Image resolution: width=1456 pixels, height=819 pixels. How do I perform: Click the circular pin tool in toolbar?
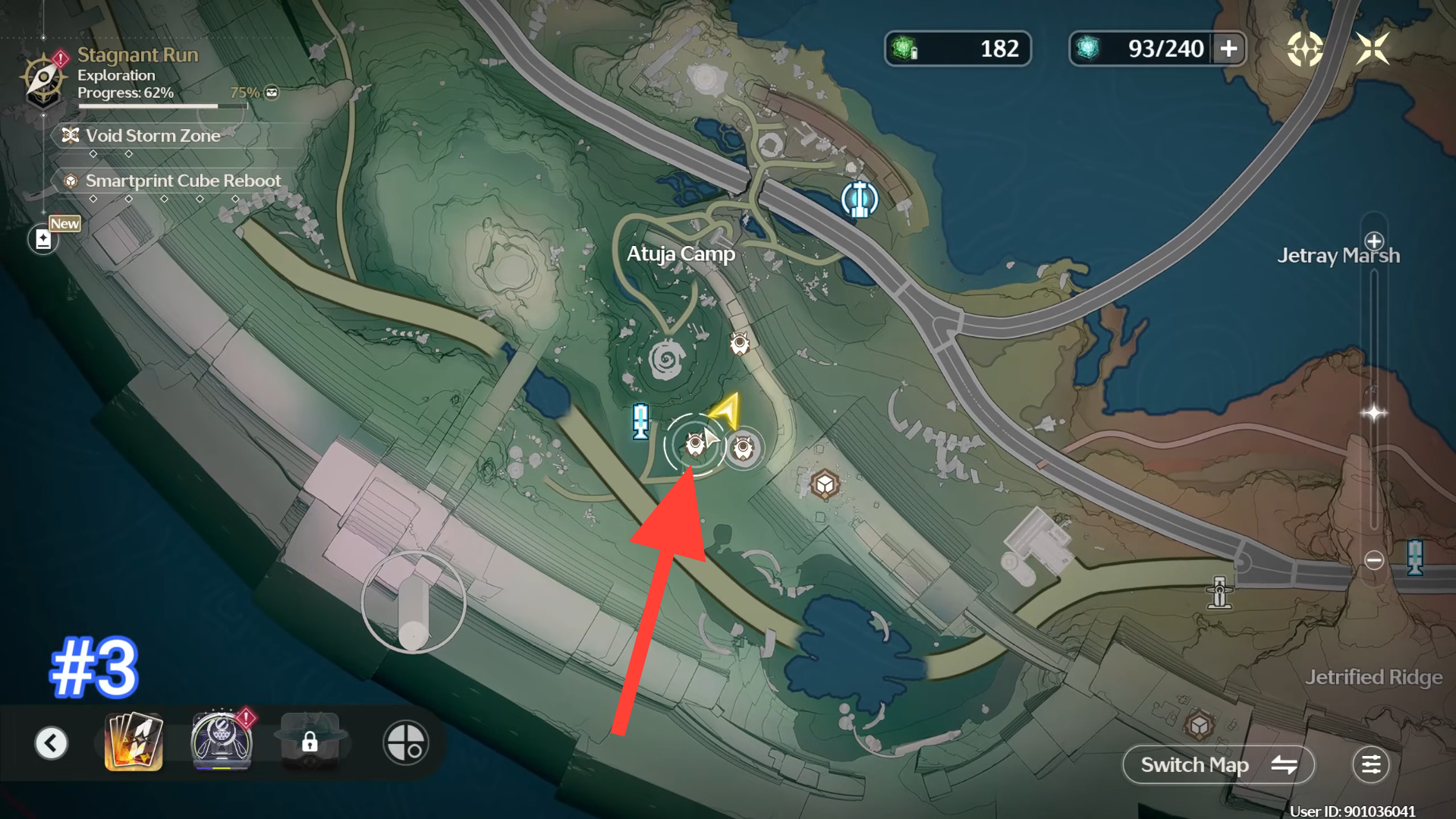tap(405, 742)
